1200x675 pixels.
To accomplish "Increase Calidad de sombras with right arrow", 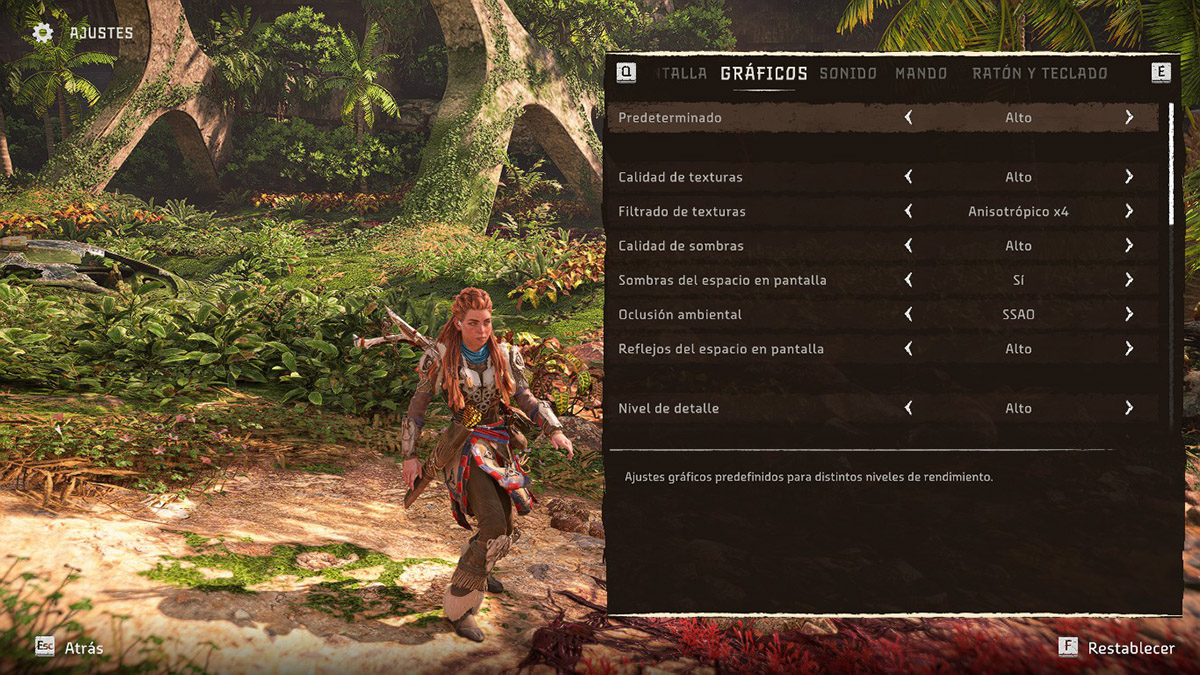I will 1129,245.
